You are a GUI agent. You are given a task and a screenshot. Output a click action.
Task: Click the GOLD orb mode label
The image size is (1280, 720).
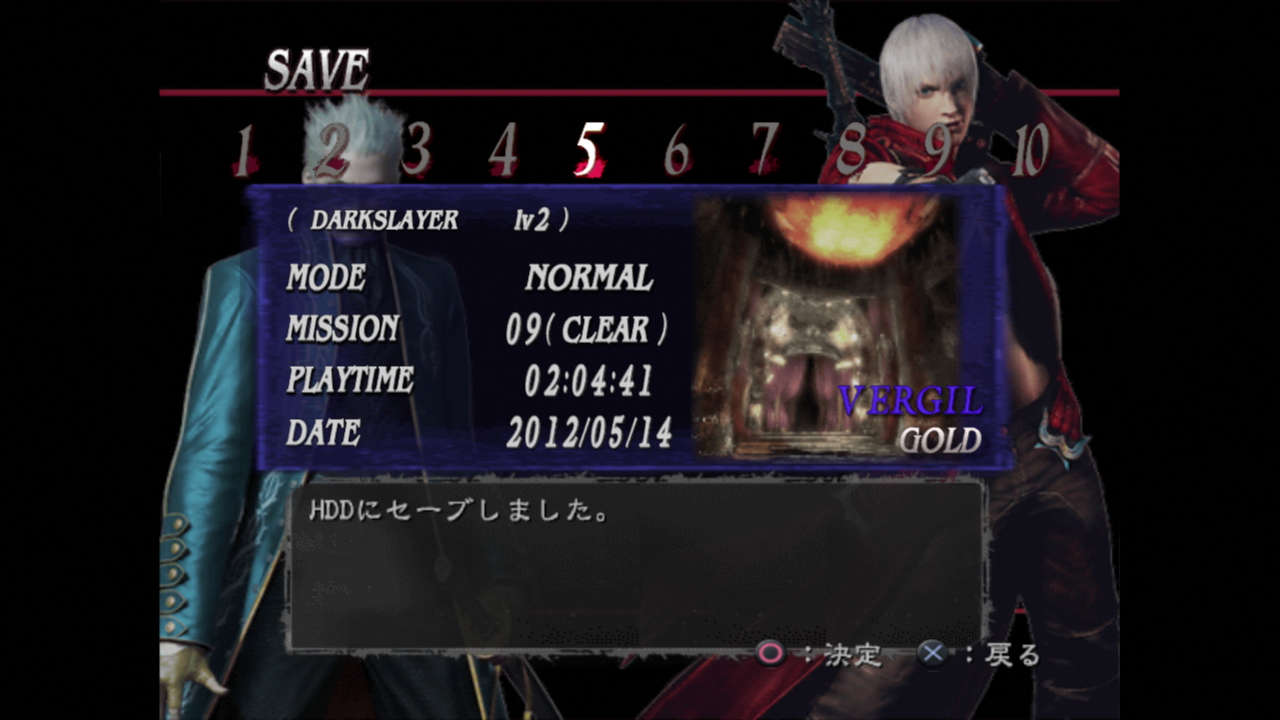pyautogui.click(x=940, y=440)
